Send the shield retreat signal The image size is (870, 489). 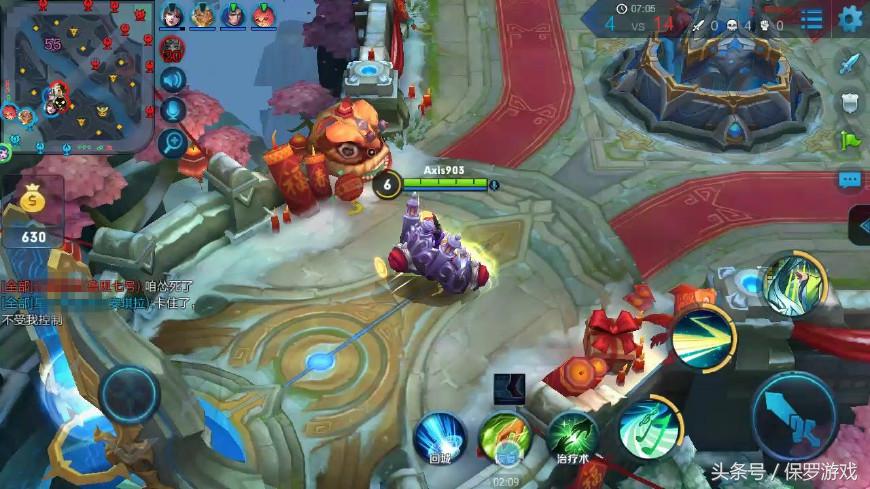coord(849,102)
